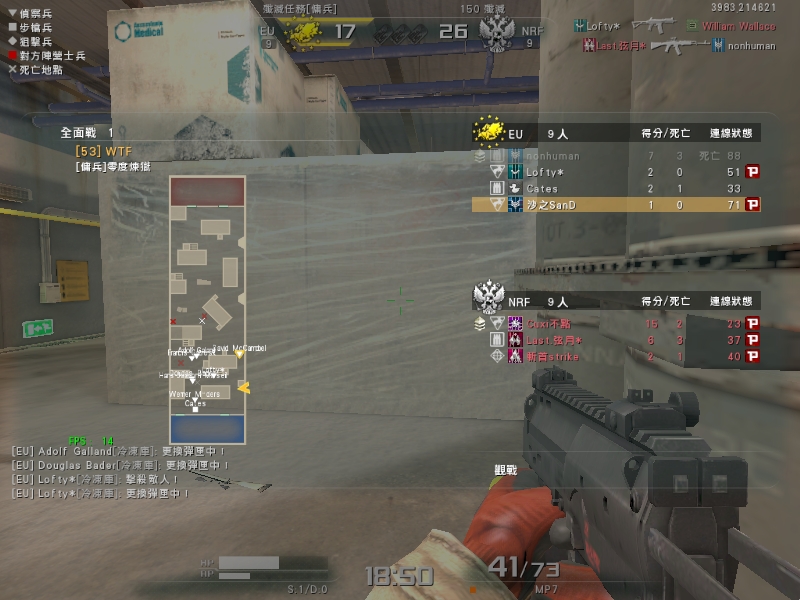
Task: Select Cuxi不點 in the NRF scoreboard
Action: pyautogui.click(x=550, y=323)
